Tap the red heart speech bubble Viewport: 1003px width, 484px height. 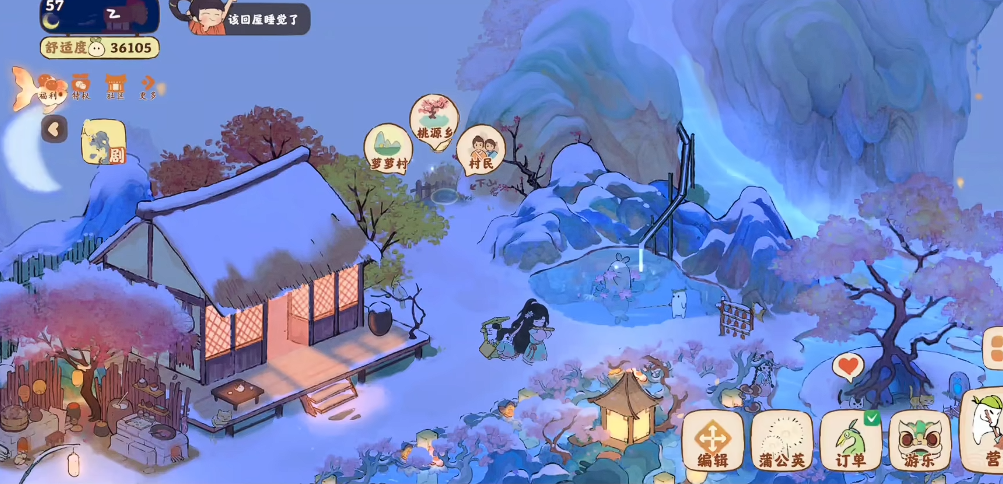[848, 366]
